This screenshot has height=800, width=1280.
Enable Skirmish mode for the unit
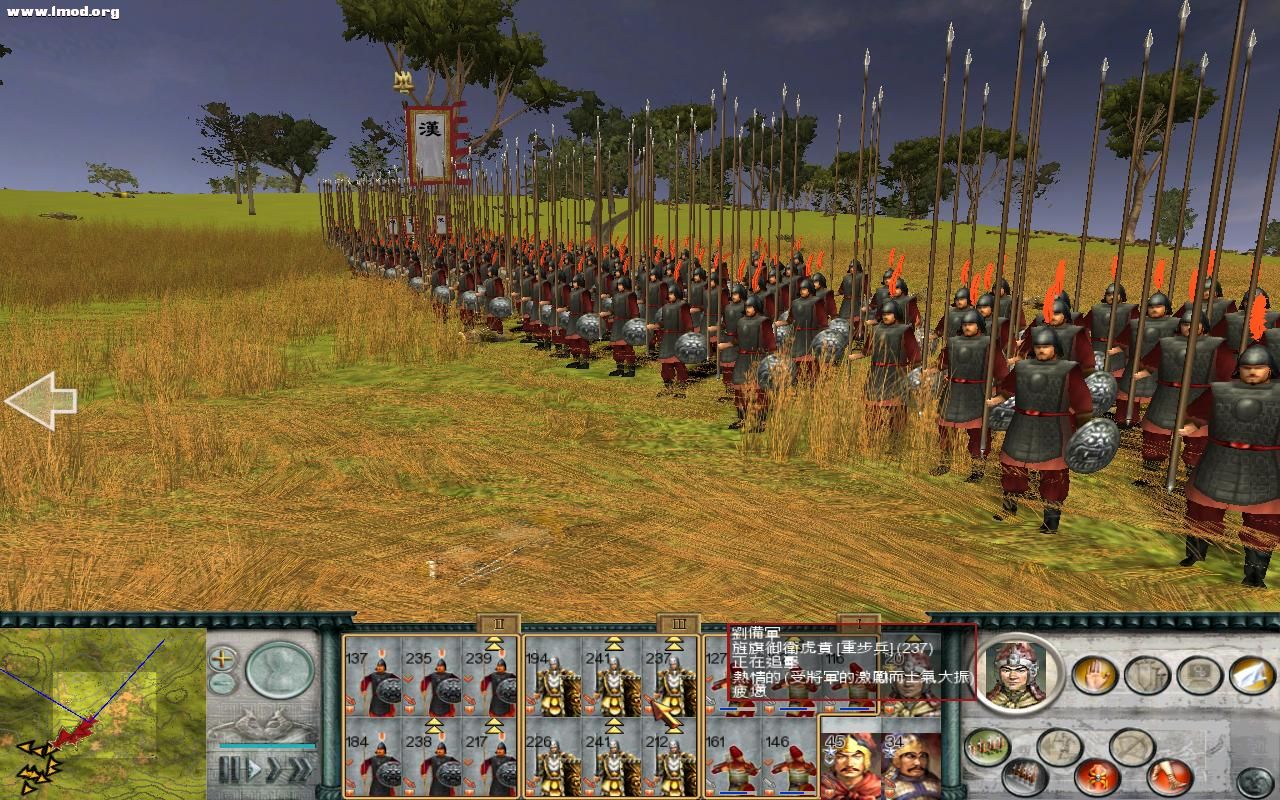(x=1200, y=673)
